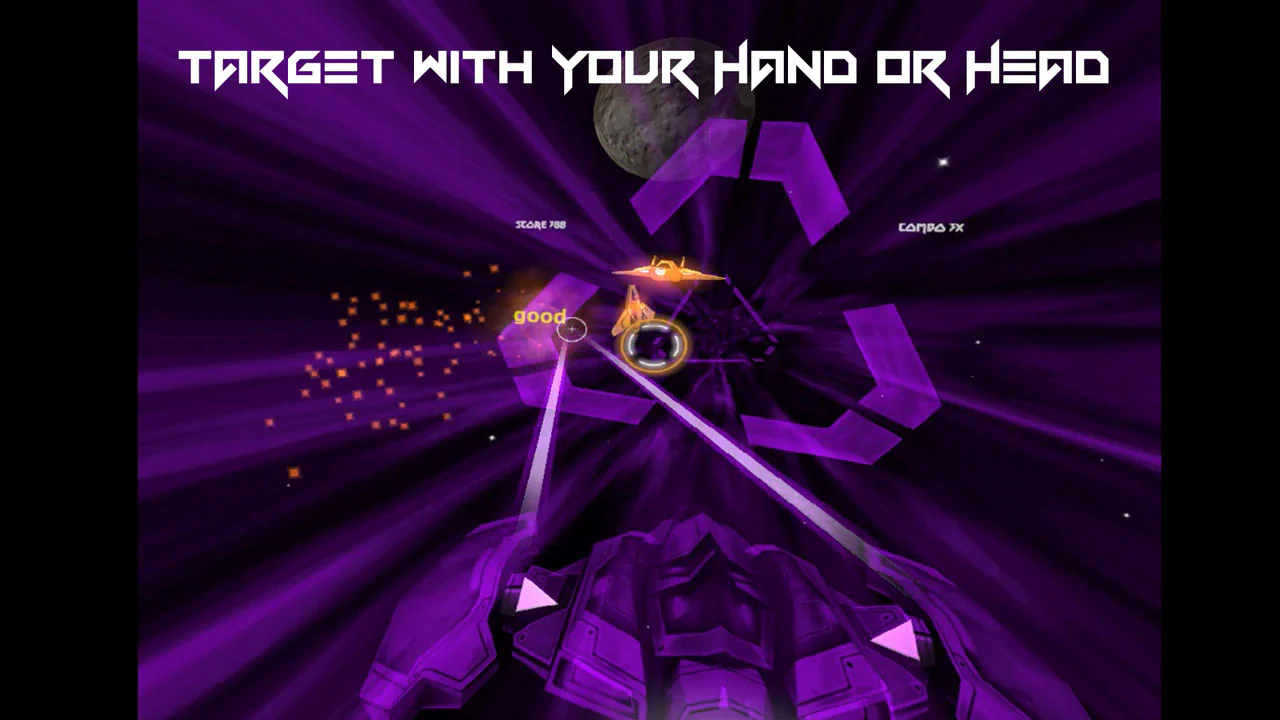
Task: Select the targeting reticle crosshair
Action: (x=570, y=330)
